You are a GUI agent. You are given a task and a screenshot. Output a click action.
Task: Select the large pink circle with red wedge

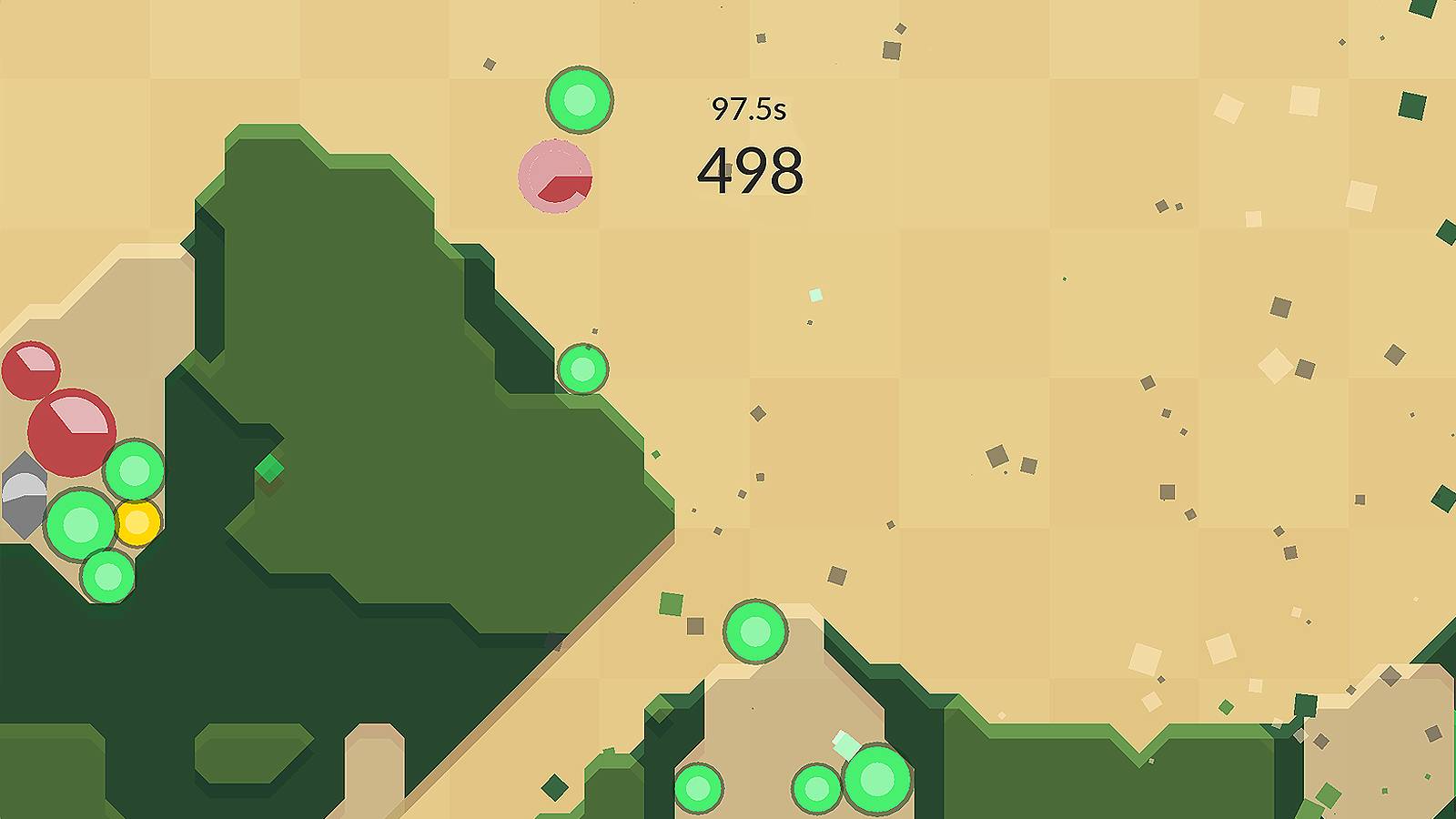pos(556,176)
